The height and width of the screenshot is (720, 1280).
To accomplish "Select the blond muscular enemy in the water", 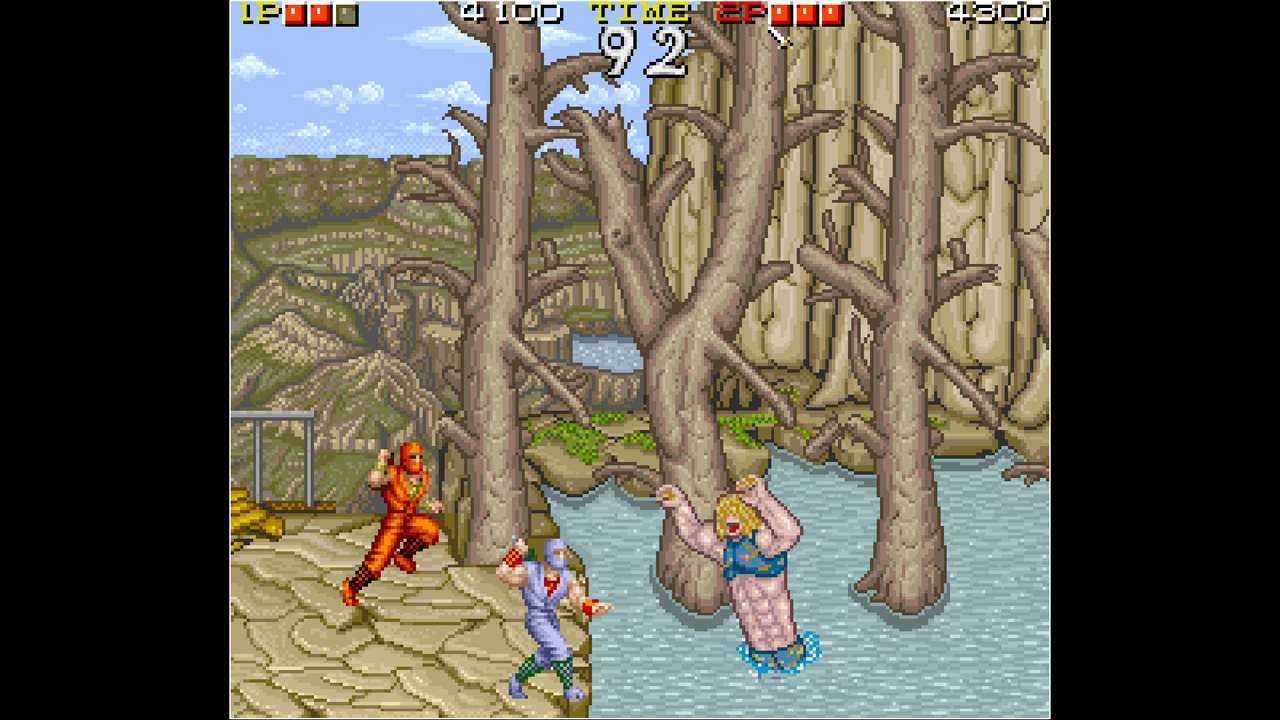I will click(x=745, y=570).
